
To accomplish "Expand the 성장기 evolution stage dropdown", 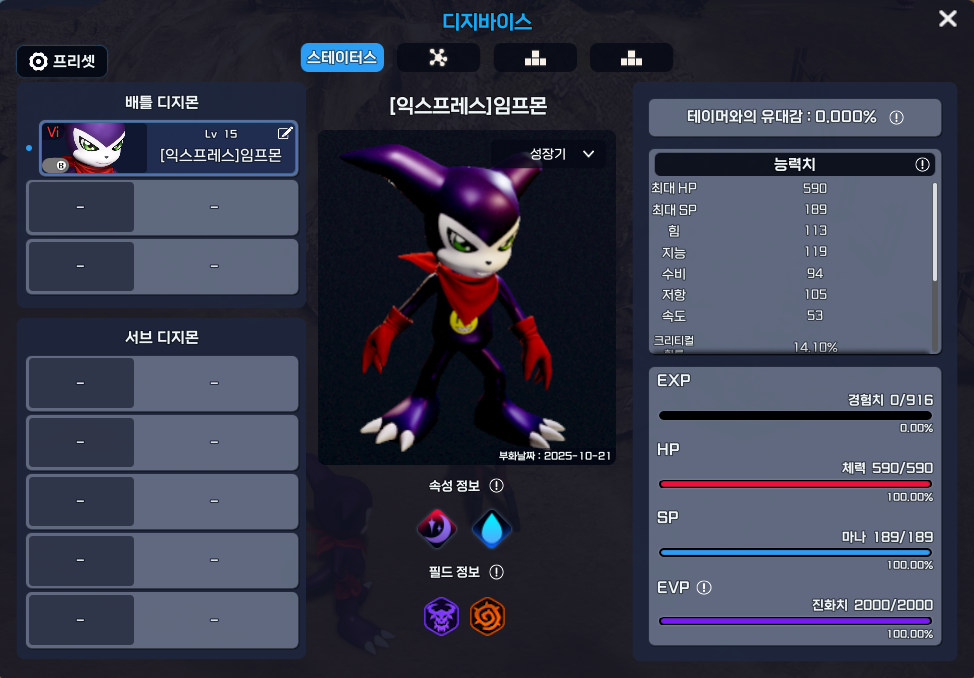I will [562, 154].
